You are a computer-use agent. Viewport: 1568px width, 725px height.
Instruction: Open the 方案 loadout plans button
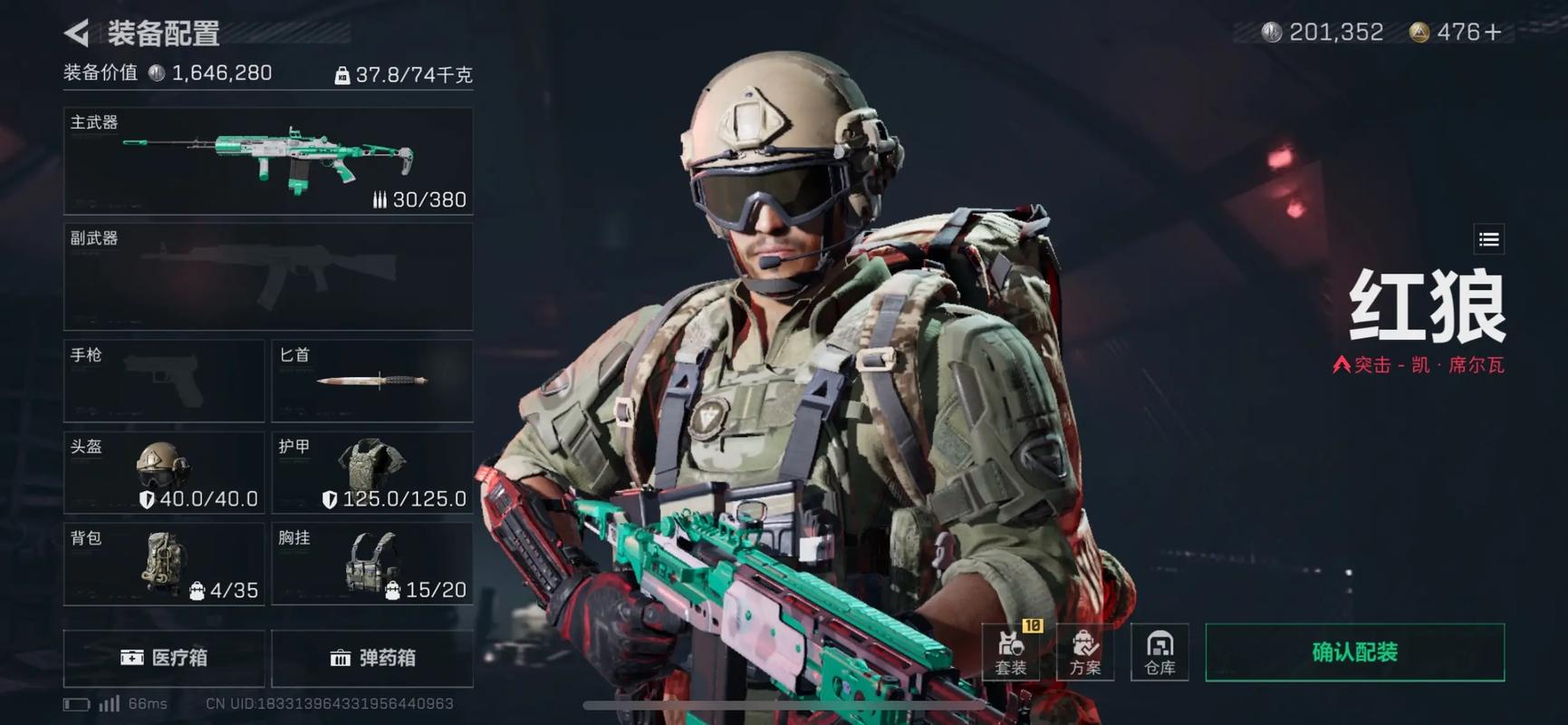[x=1085, y=652]
